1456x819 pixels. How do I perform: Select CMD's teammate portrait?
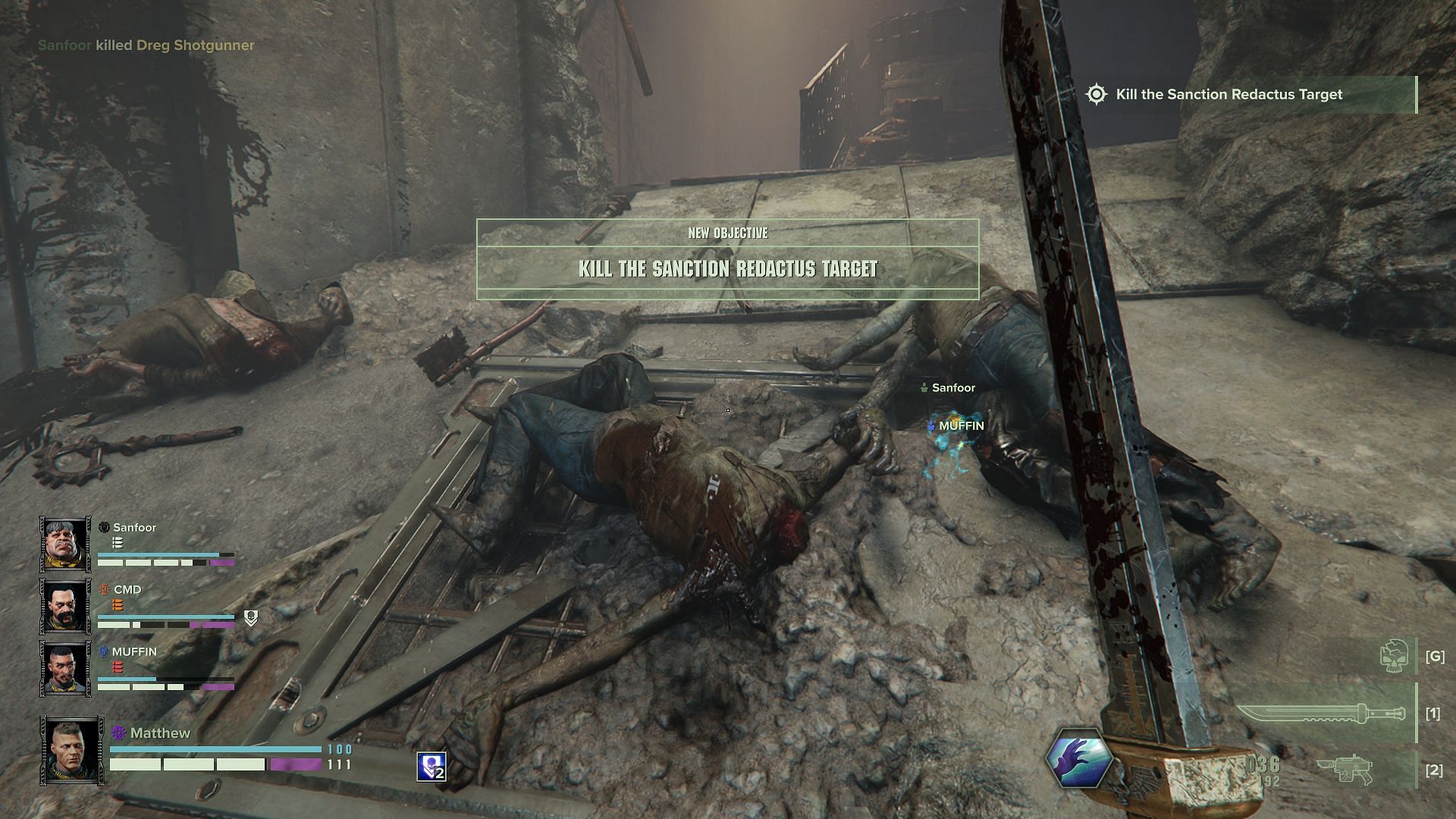pos(65,606)
